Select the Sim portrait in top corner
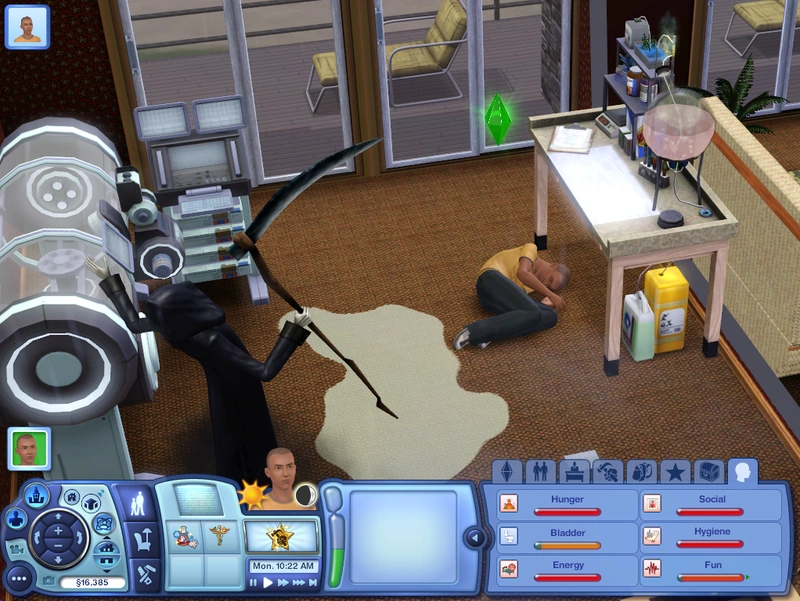This screenshot has height=601, width=800. [27, 26]
